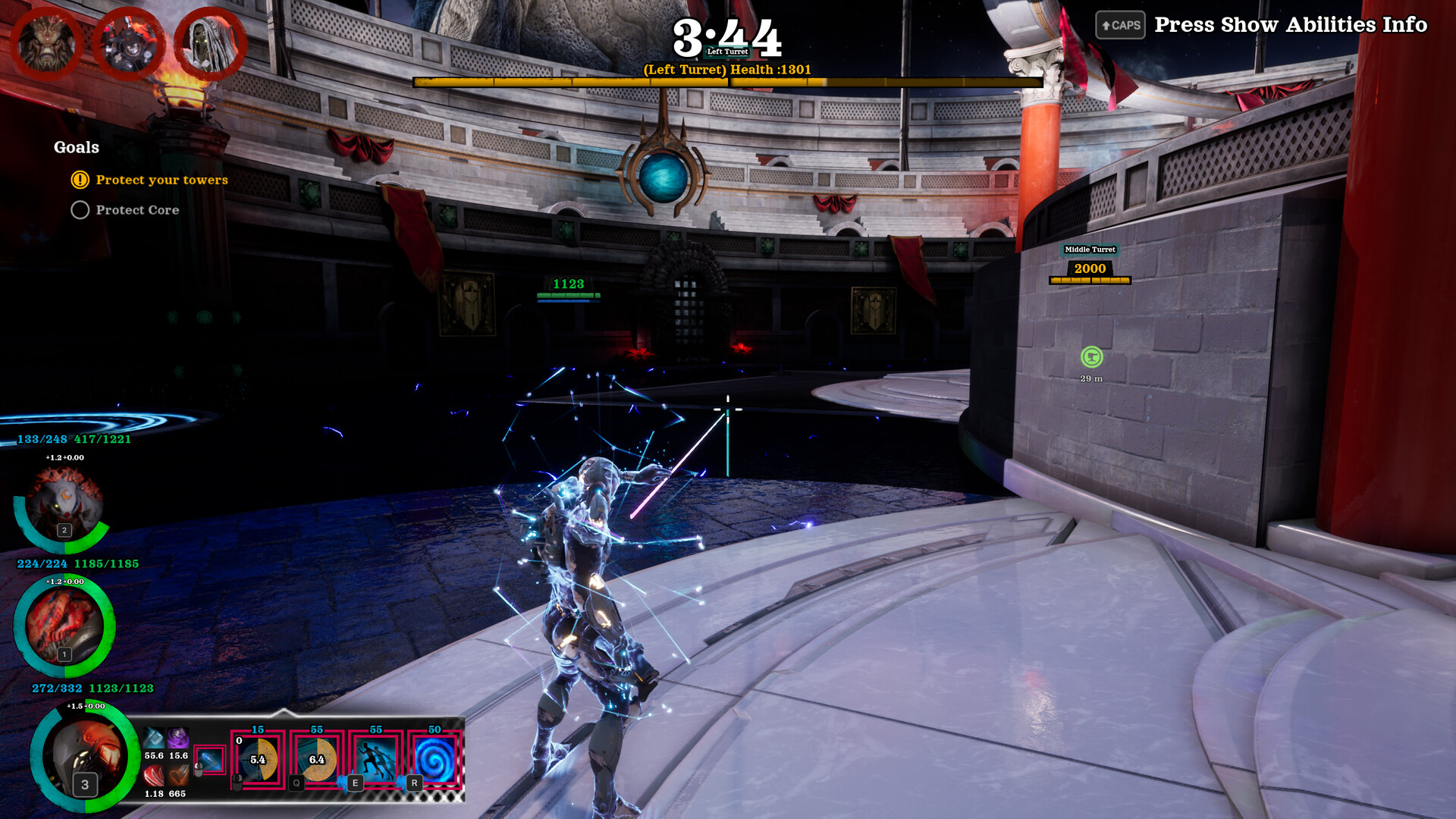The image size is (1456, 819).
Task: Select the Protect Core goal
Action: click(x=137, y=210)
